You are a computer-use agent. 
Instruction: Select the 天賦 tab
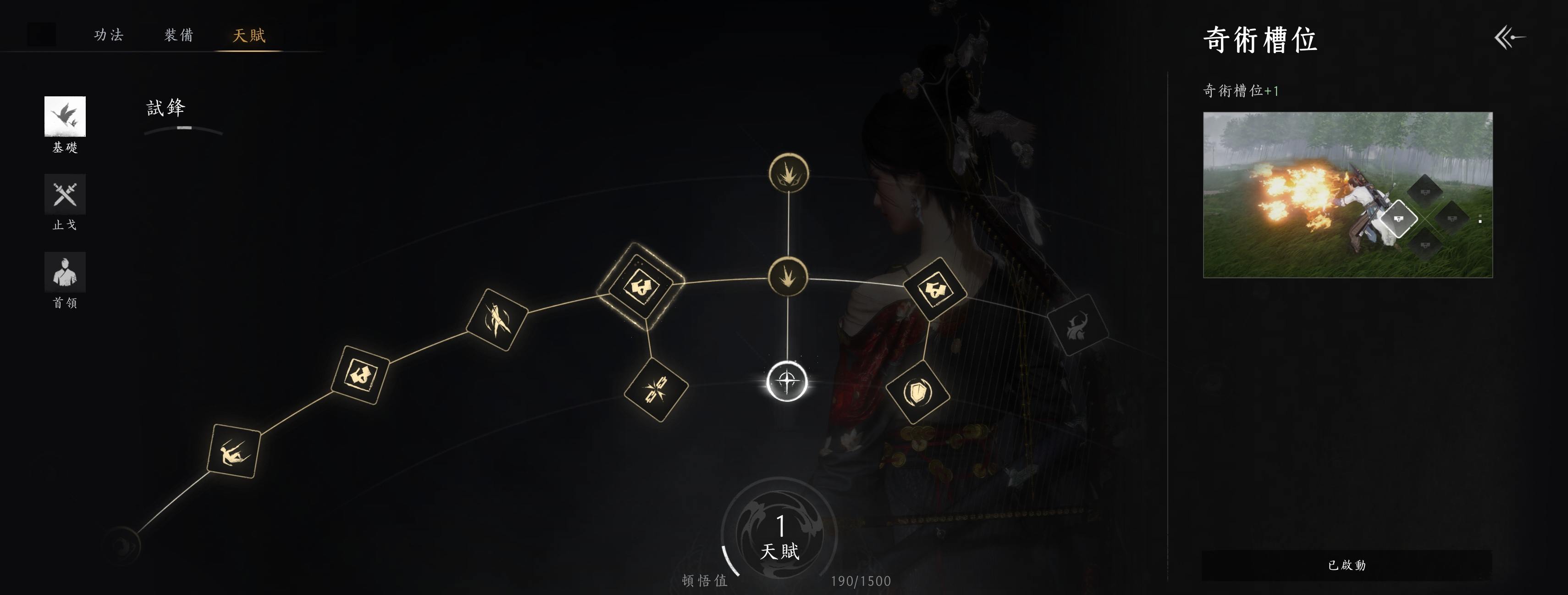point(249,35)
